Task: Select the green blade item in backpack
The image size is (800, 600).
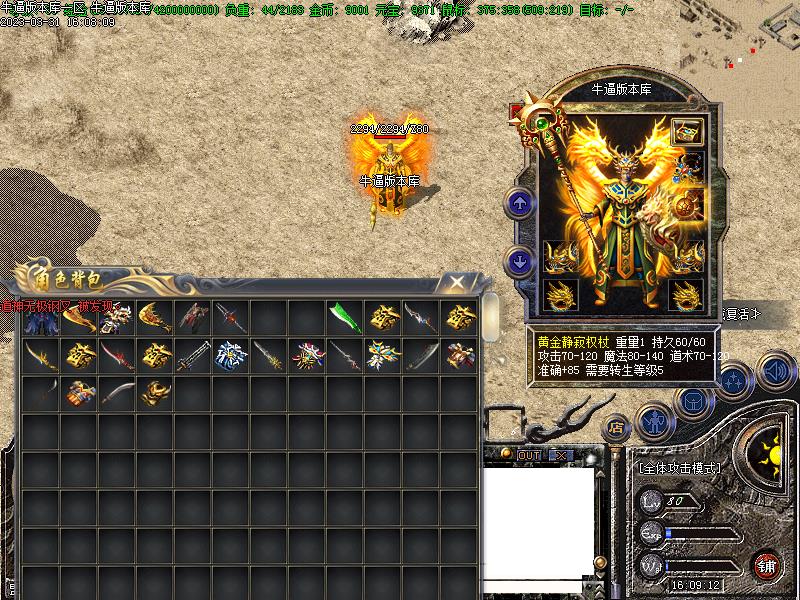Action: tap(344, 318)
